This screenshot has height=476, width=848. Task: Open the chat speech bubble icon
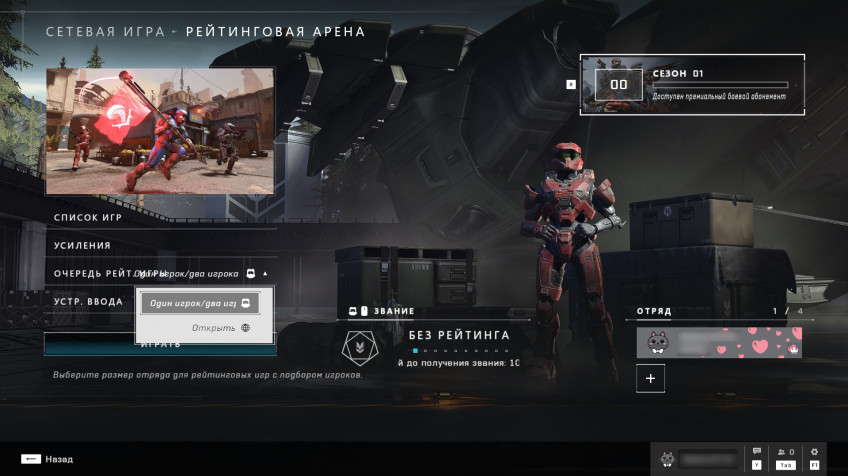[x=757, y=453]
